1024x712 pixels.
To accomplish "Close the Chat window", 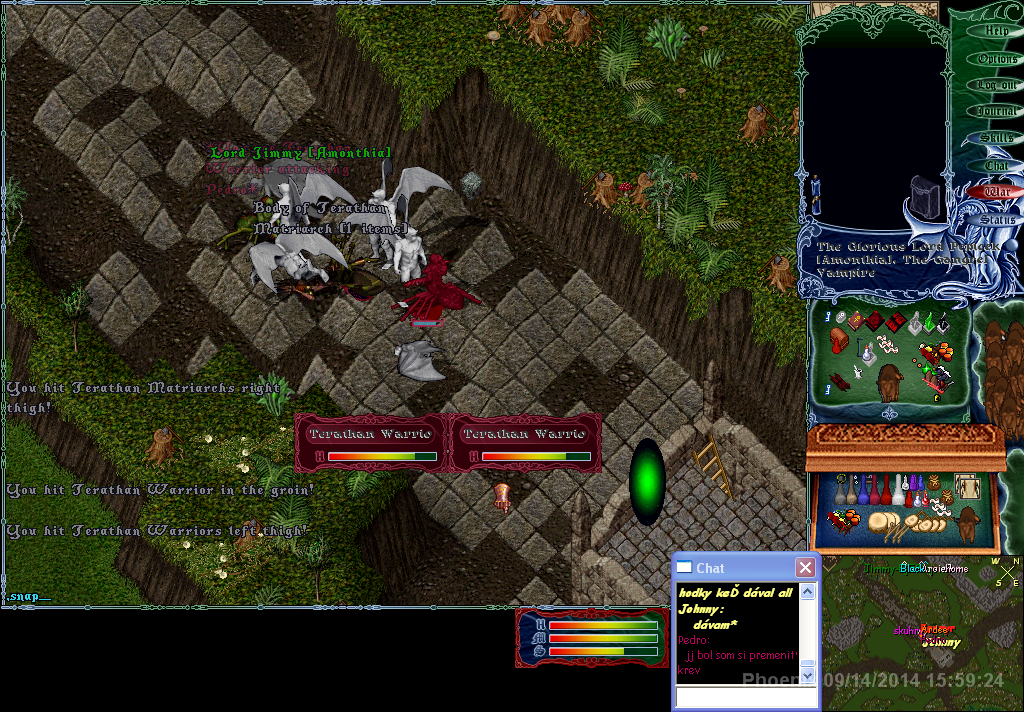I will (x=804, y=568).
